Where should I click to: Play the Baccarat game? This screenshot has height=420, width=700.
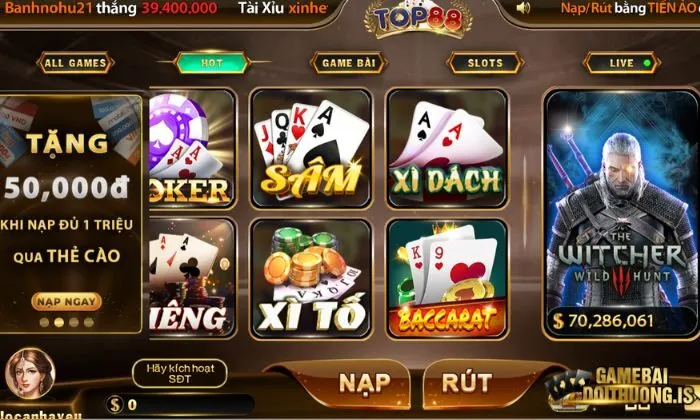446,277
